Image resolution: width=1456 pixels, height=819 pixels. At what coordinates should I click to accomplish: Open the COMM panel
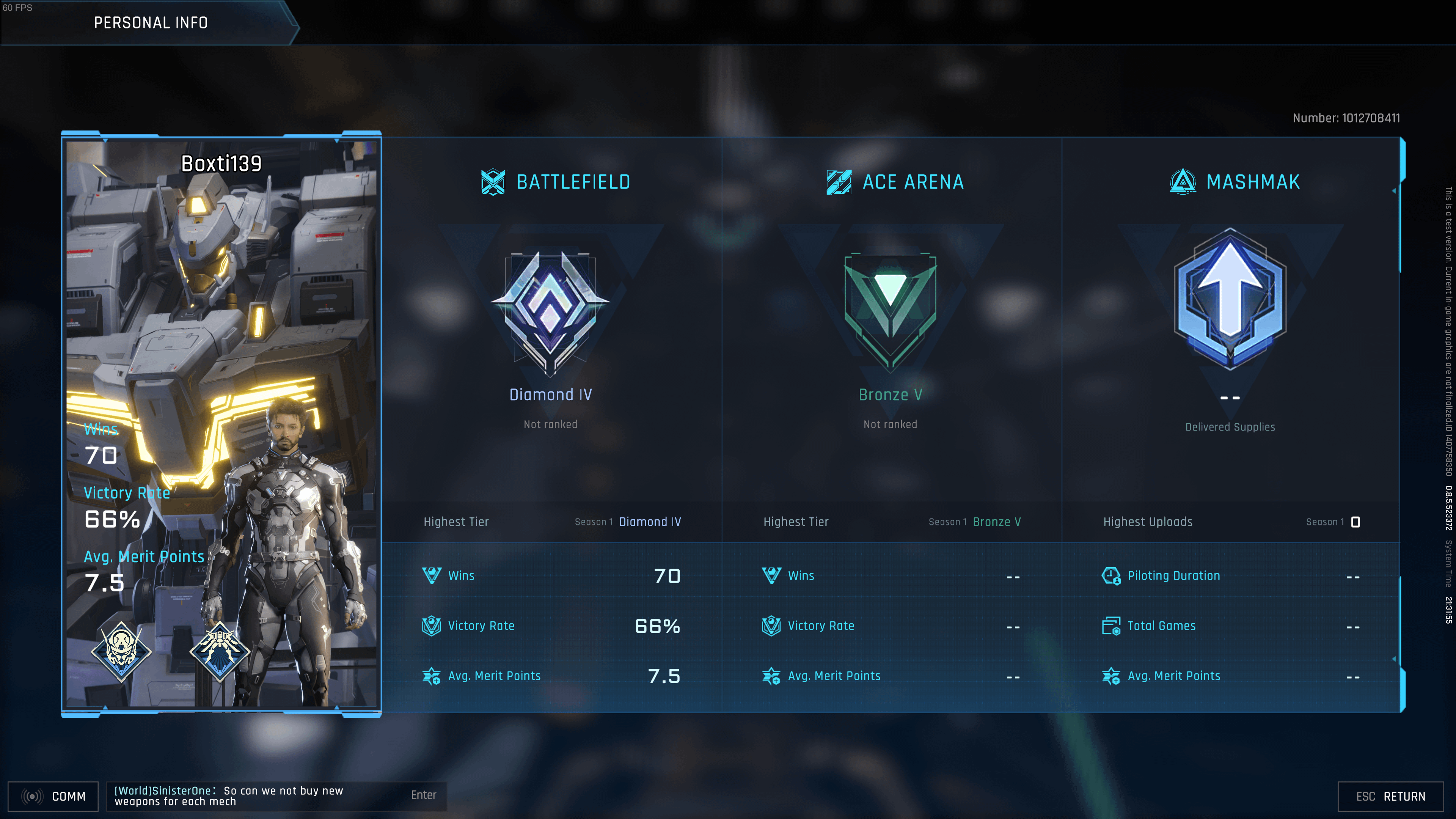point(54,796)
